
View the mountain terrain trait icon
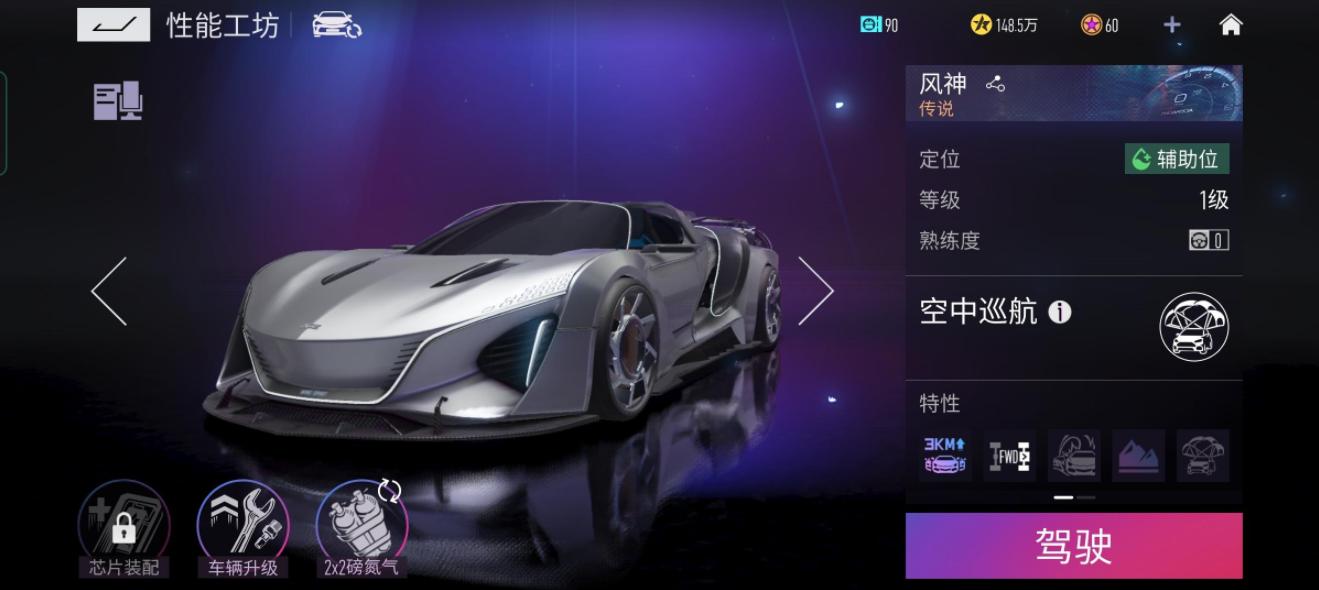click(1138, 456)
